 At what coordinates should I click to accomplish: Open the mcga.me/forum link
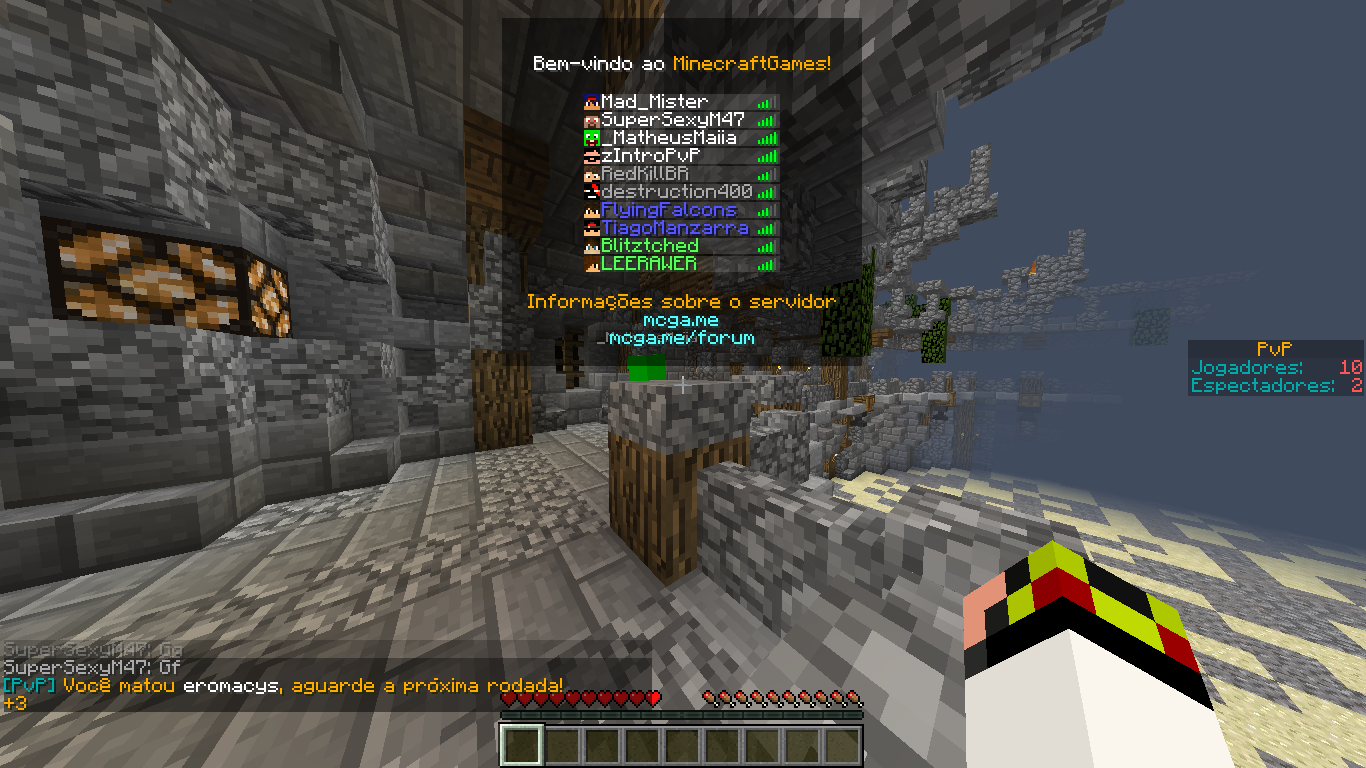(681, 338)
